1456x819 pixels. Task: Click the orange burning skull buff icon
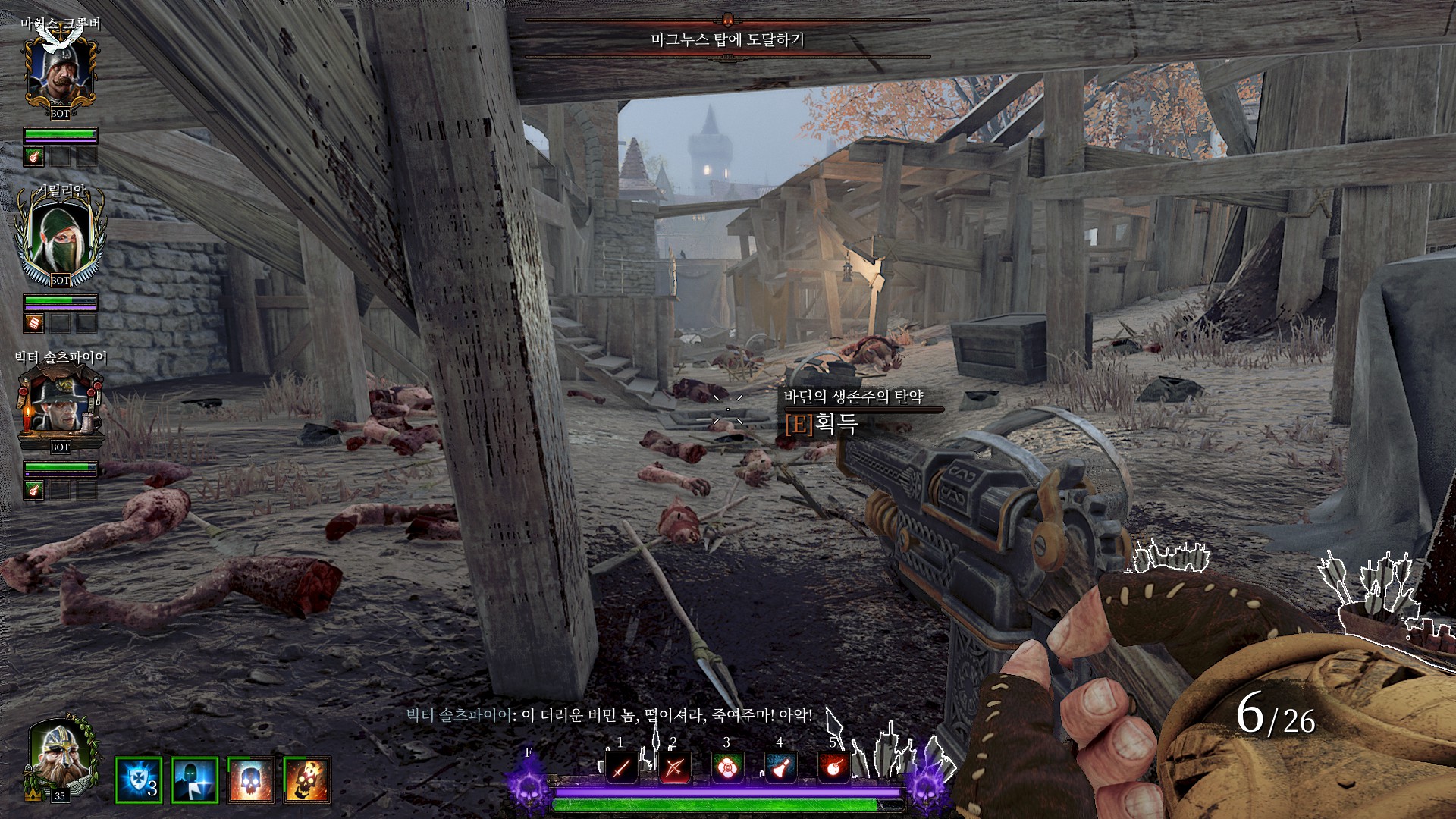point(306,780)
